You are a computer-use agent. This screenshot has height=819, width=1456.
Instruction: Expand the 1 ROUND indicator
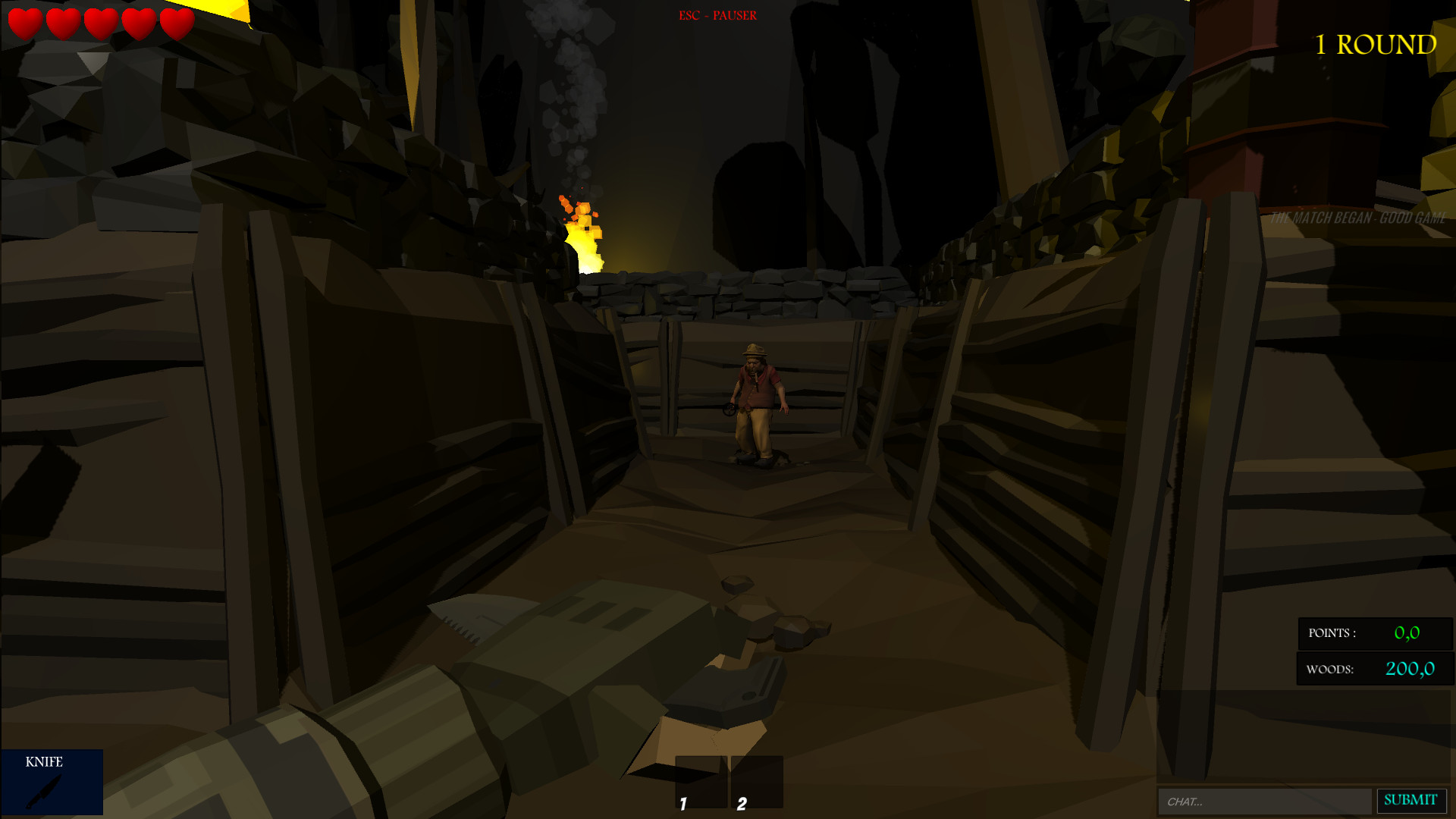(1375, 44)
